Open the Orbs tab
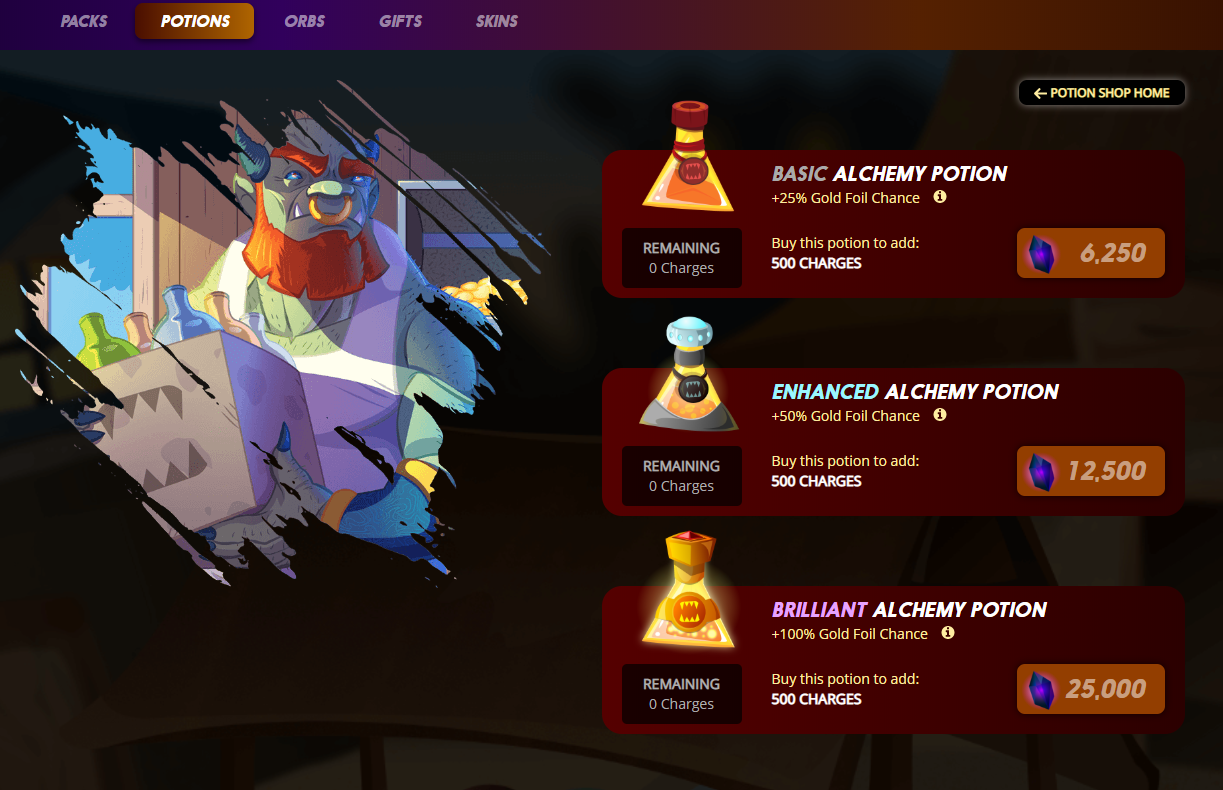 (x=304, y=21)
